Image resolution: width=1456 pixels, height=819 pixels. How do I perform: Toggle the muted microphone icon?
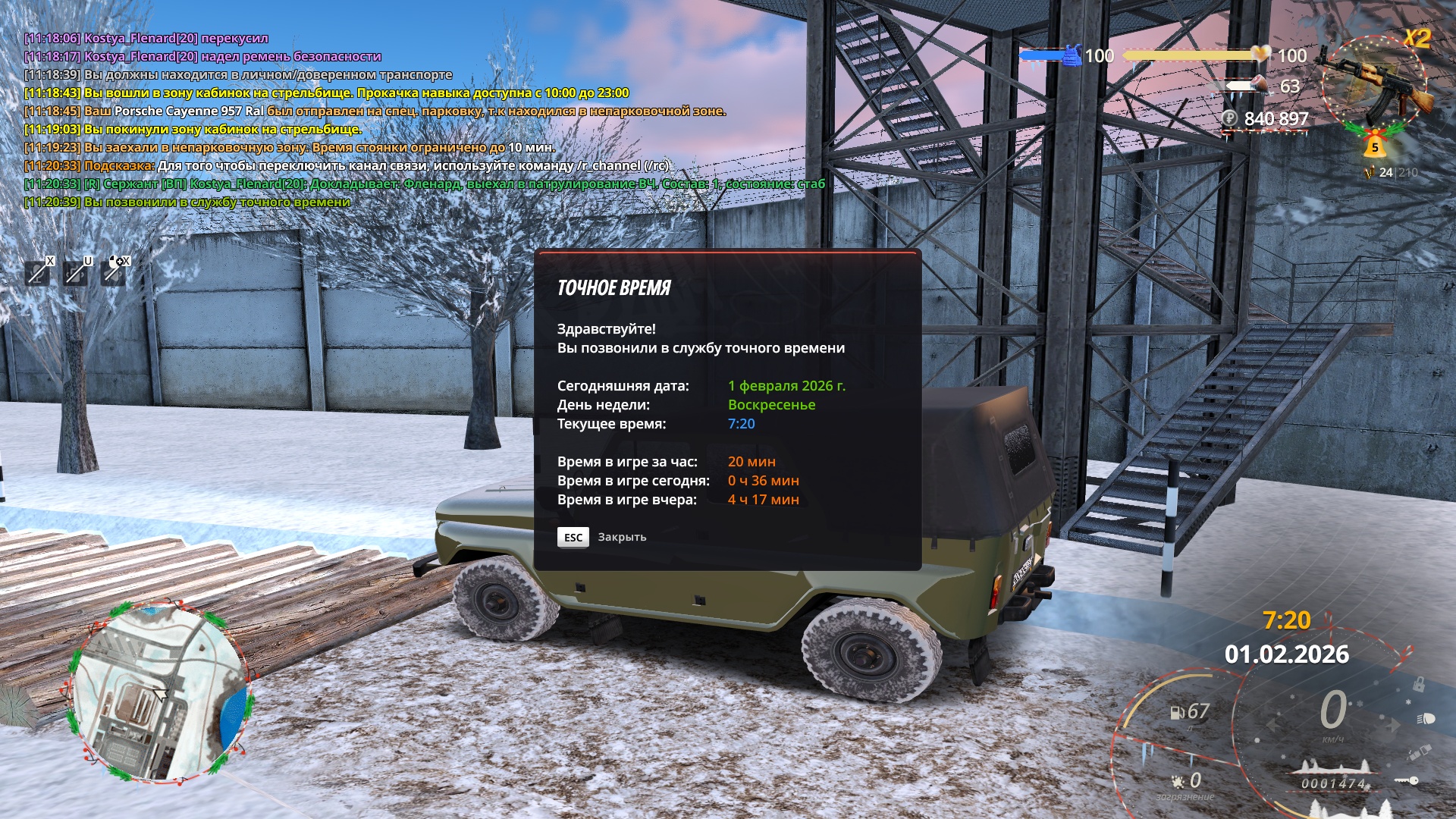click(x=37, y=272)
